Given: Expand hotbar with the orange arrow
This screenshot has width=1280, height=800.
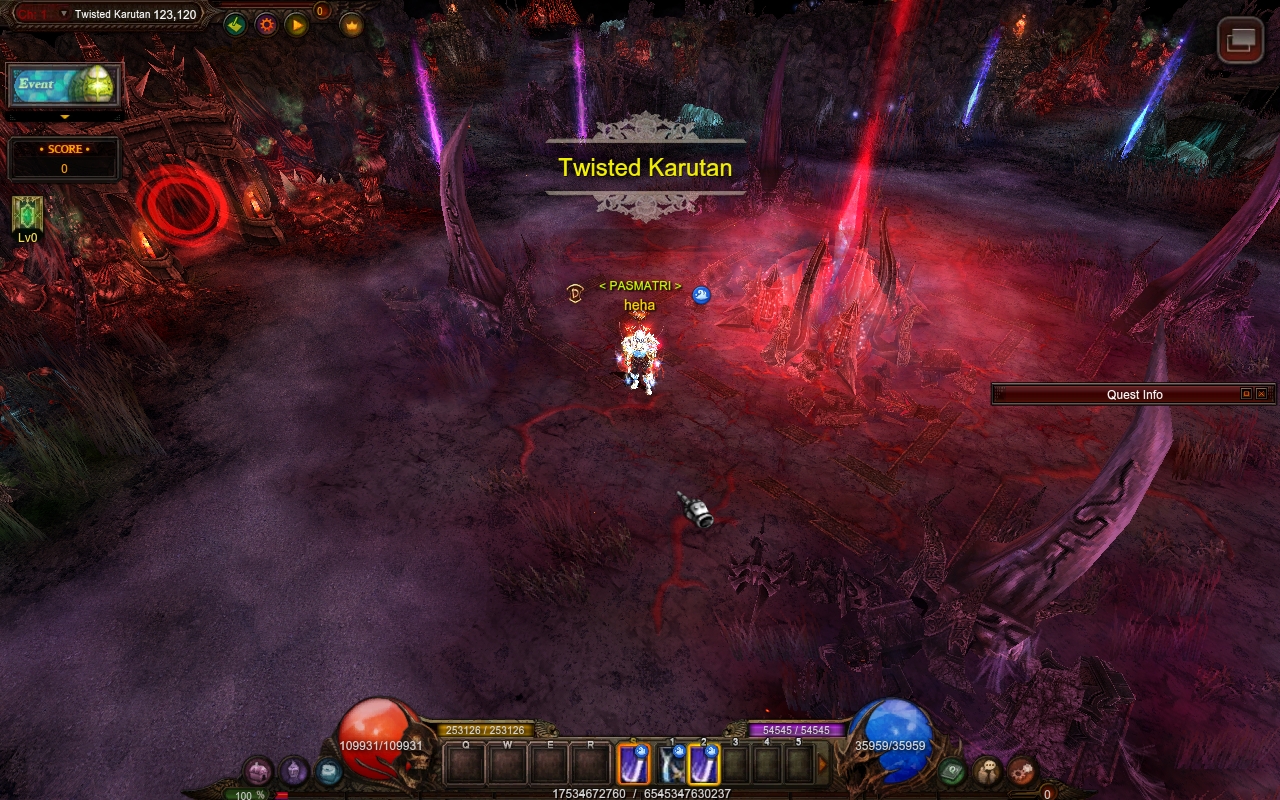Looking at the screenshot, I should coord(823,765).
